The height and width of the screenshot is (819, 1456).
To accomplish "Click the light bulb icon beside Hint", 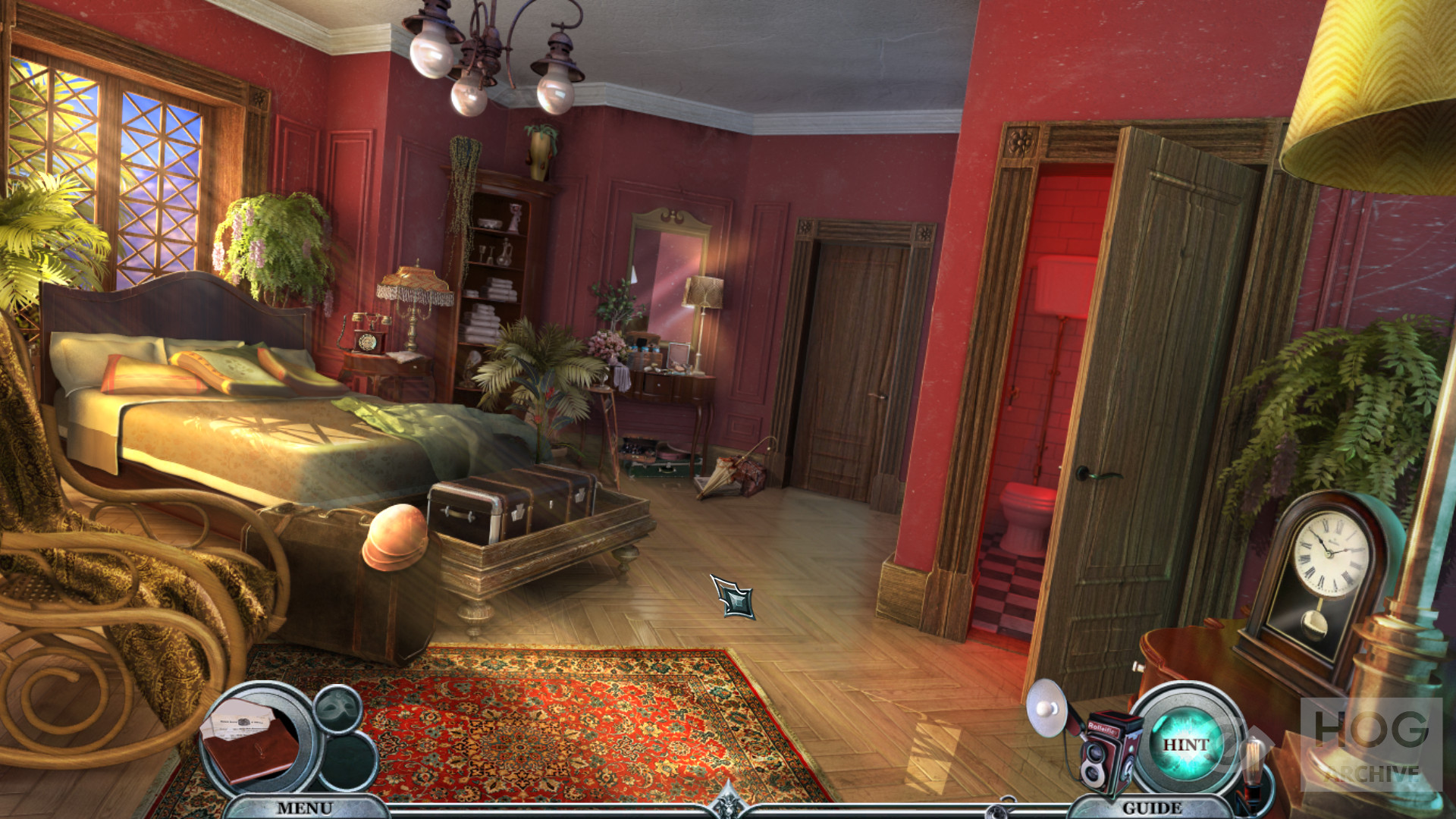I will pos(1251,767).
